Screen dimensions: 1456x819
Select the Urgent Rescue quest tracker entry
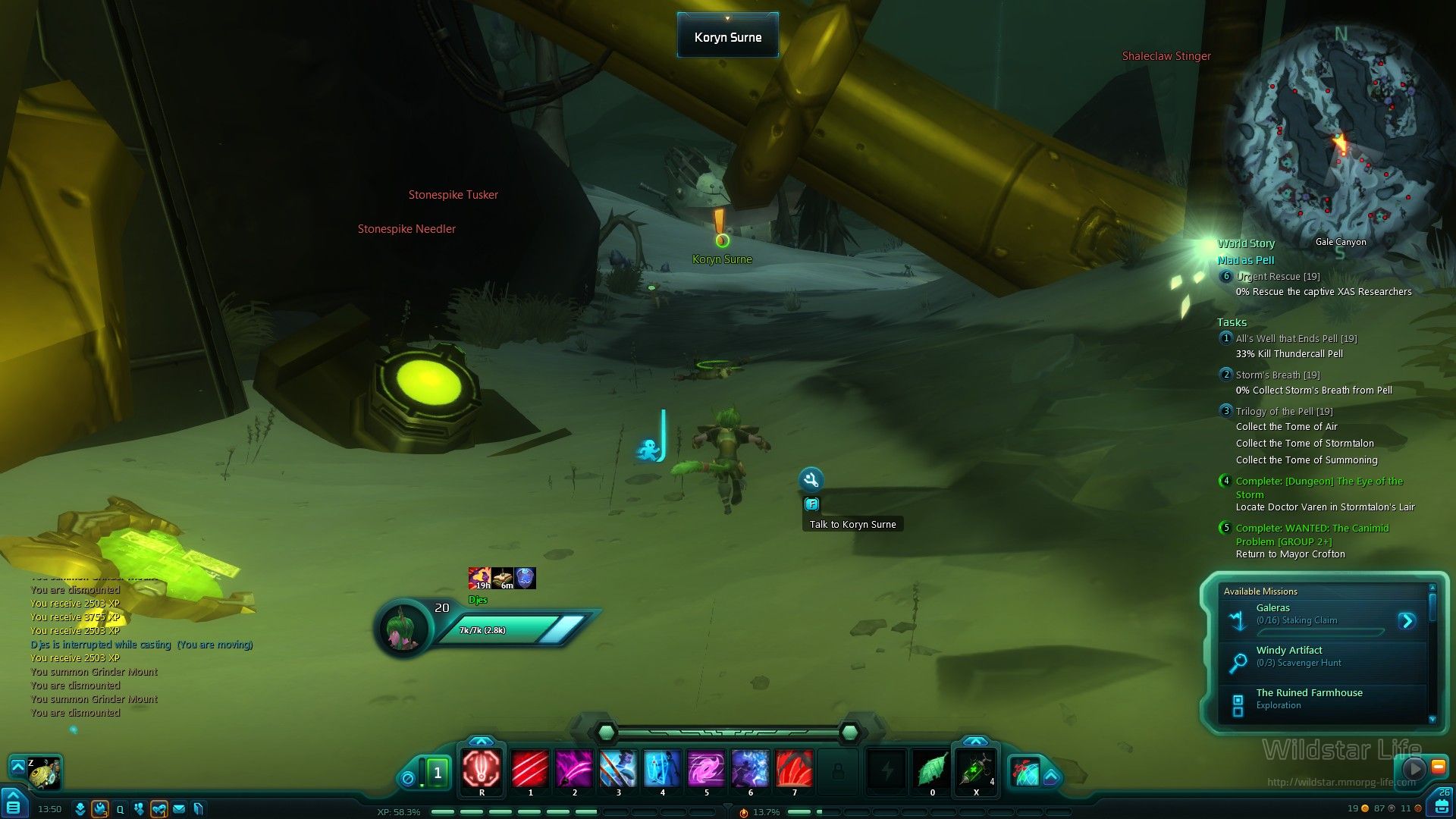pyautogui.click(x=1278, y=277)
